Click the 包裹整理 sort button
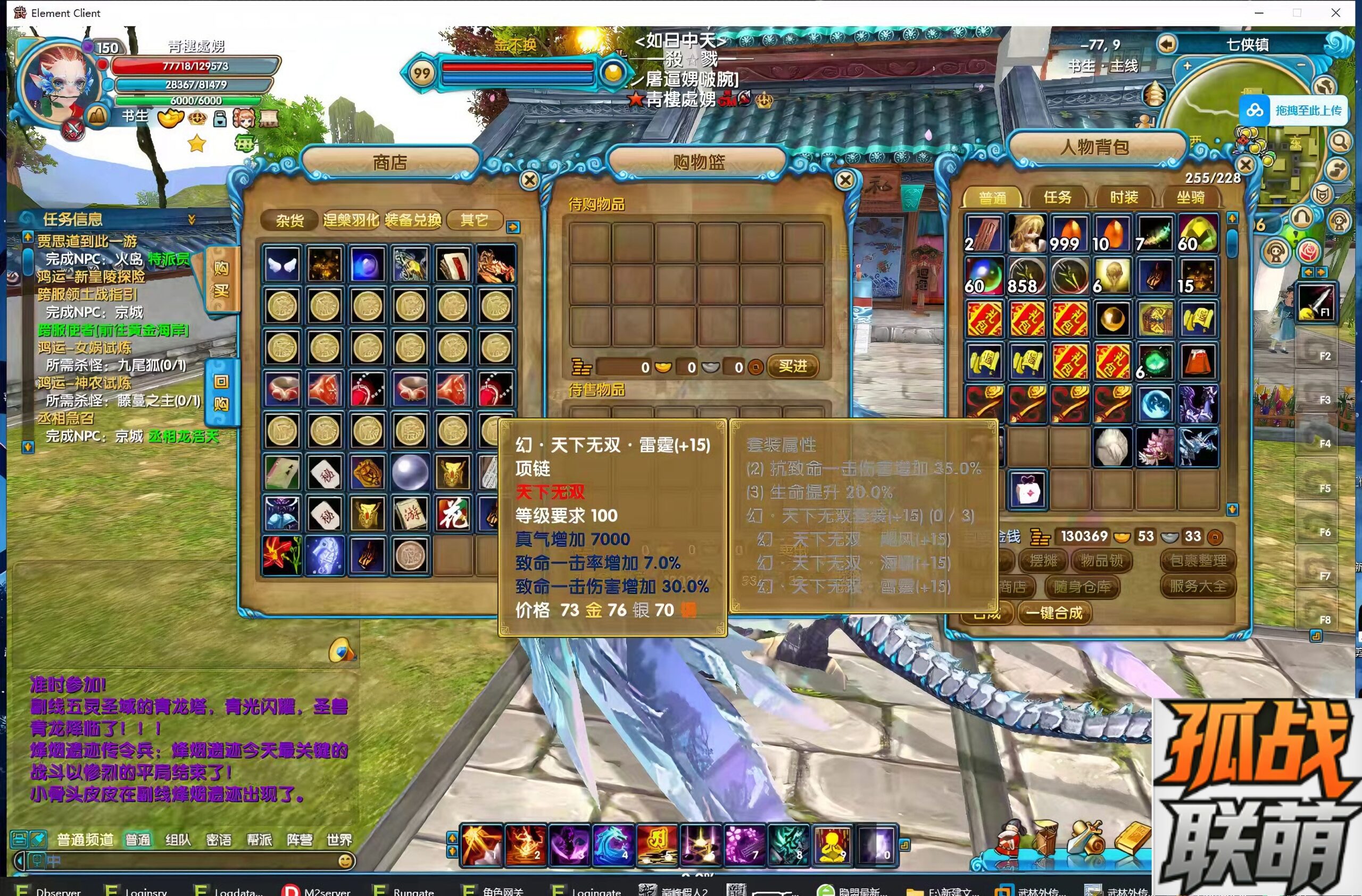This screenshot has width=1362, height=896. [x=1198, y=561]
